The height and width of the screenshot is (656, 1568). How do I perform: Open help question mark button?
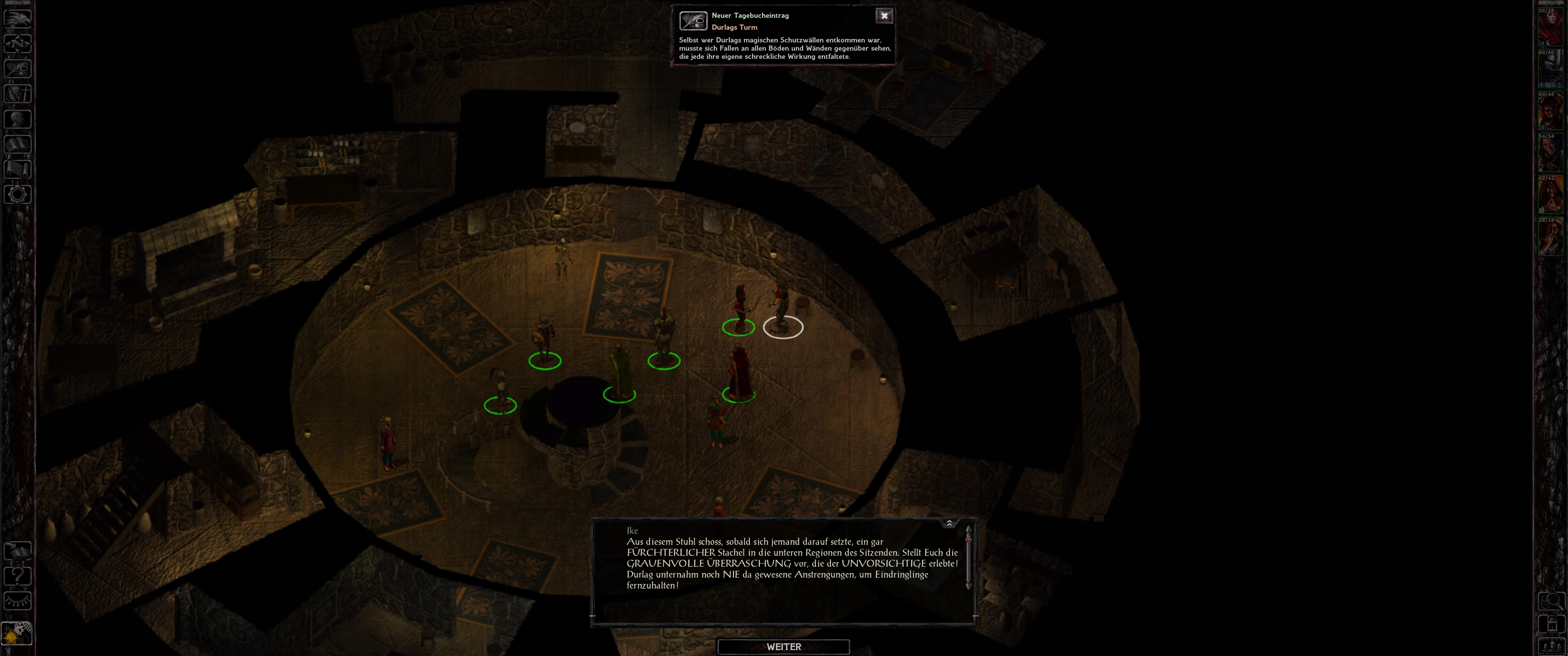[x=18, y=576]
